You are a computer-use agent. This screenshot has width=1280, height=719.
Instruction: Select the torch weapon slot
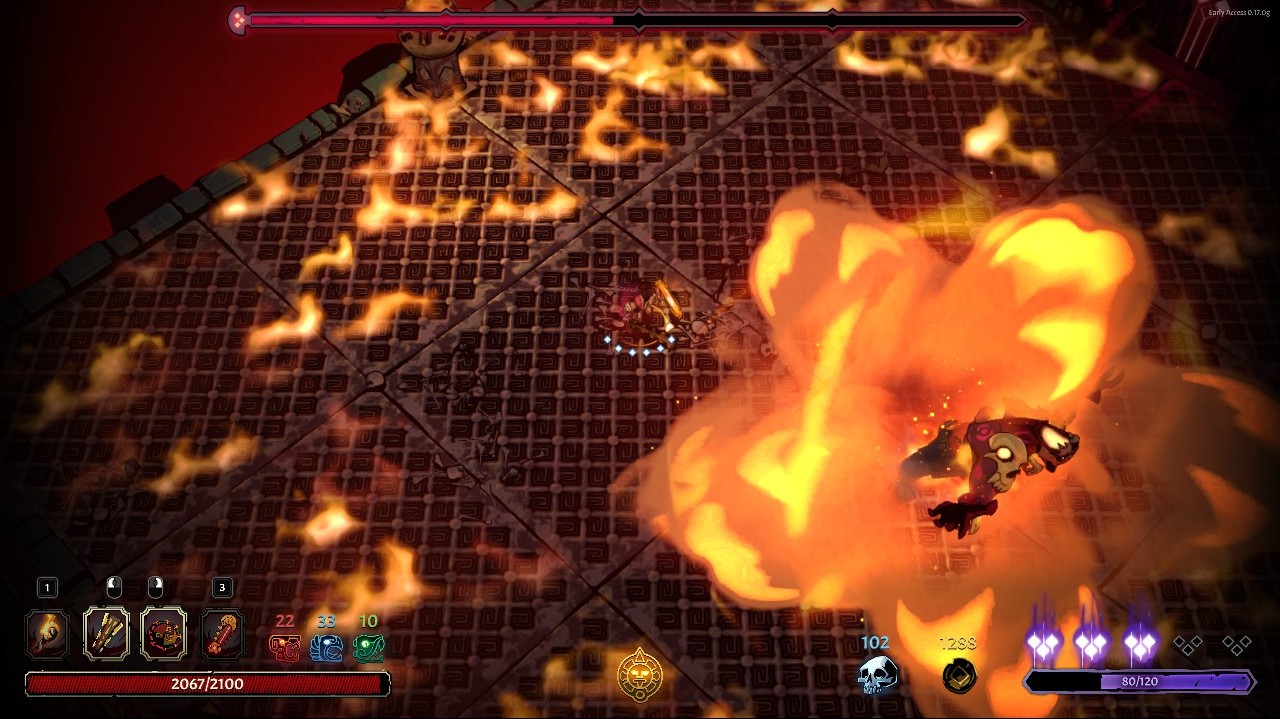coord(47,633)
